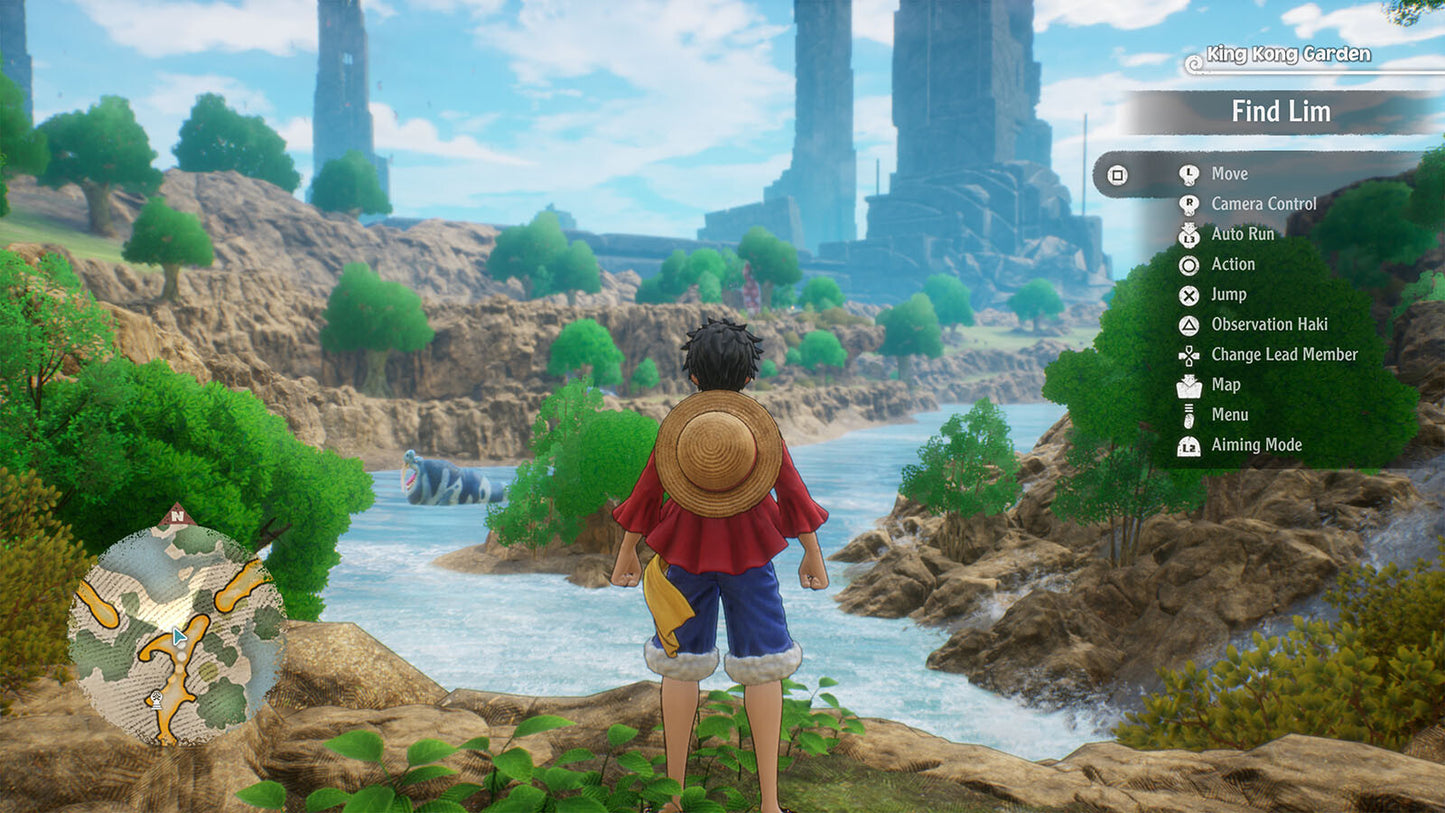Click the Observation Haki text label
Image resolution: width=1445 pixels, height=813 pixels.
coord(1269,324)
